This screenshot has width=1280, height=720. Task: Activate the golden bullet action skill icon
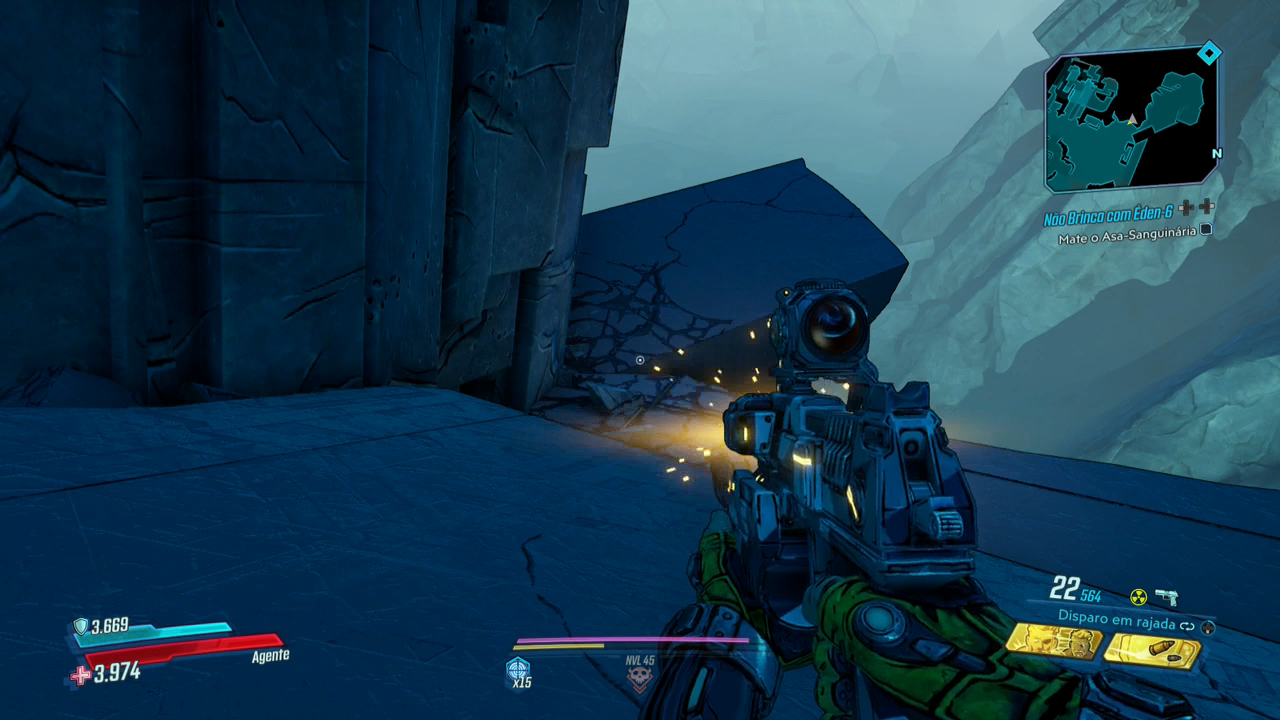pos(1151,651)
